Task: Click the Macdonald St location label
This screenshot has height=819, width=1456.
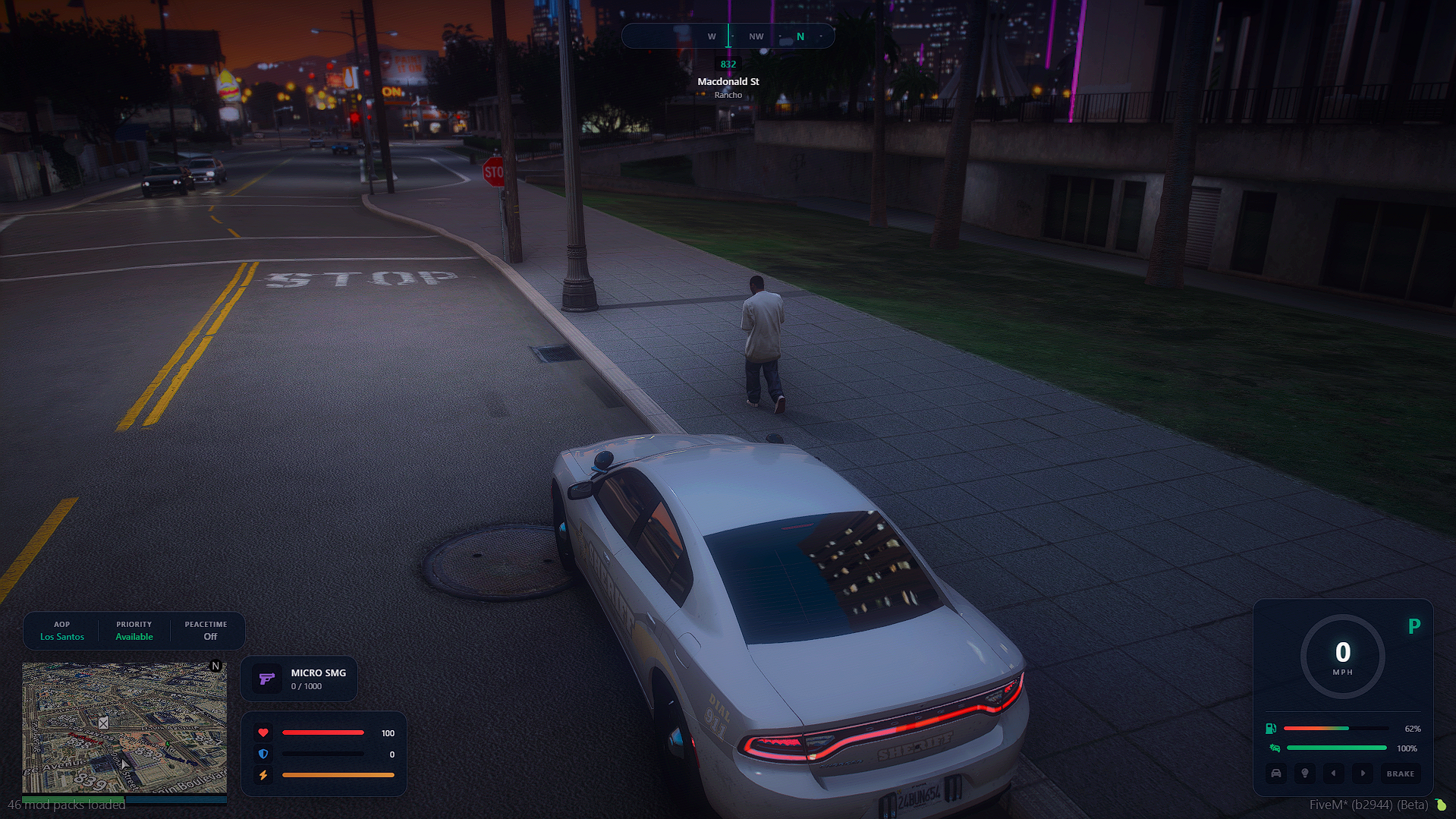Action: [x=728, y=81]
